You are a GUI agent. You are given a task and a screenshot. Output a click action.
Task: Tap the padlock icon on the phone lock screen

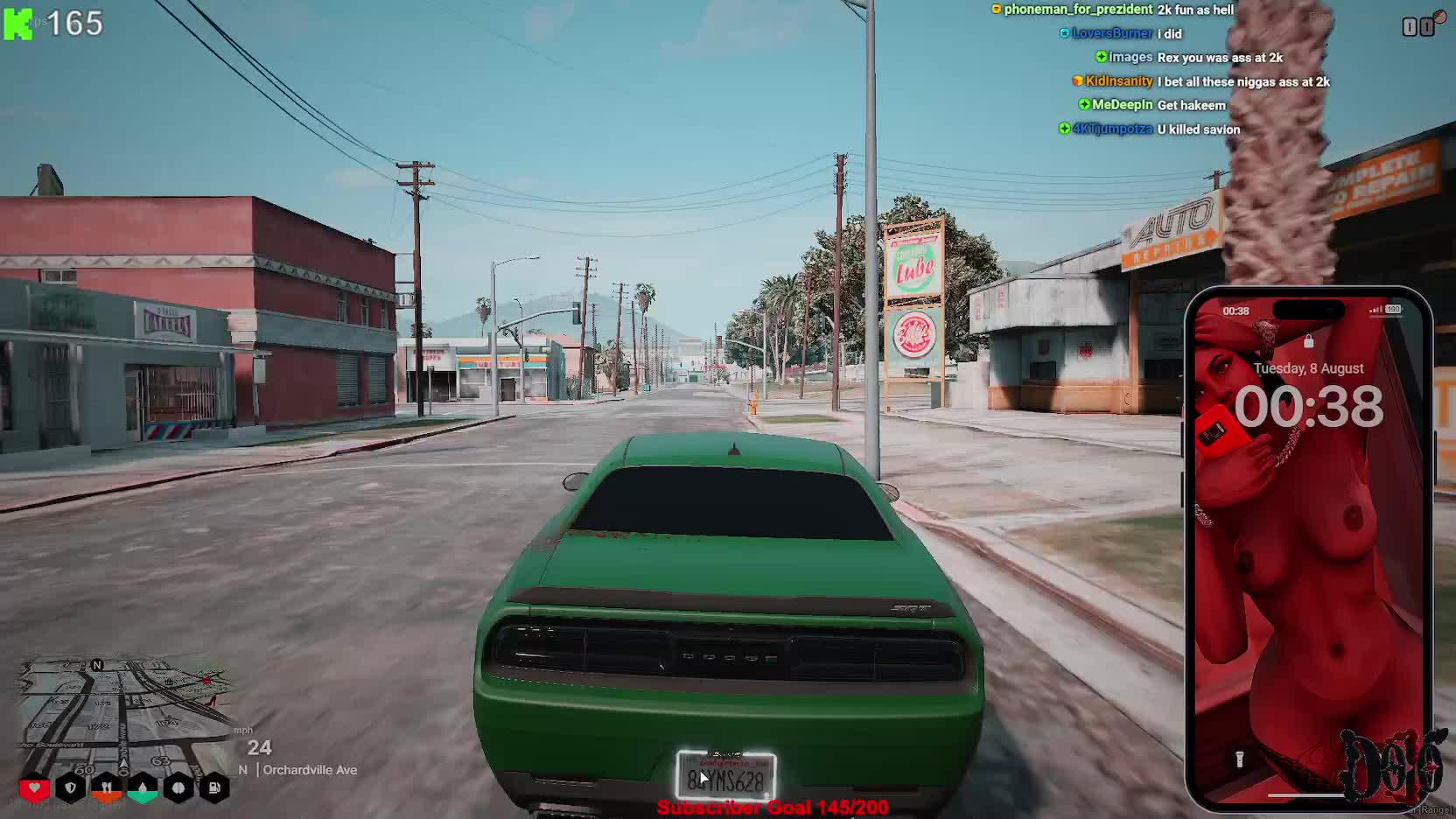[1309, 341]
